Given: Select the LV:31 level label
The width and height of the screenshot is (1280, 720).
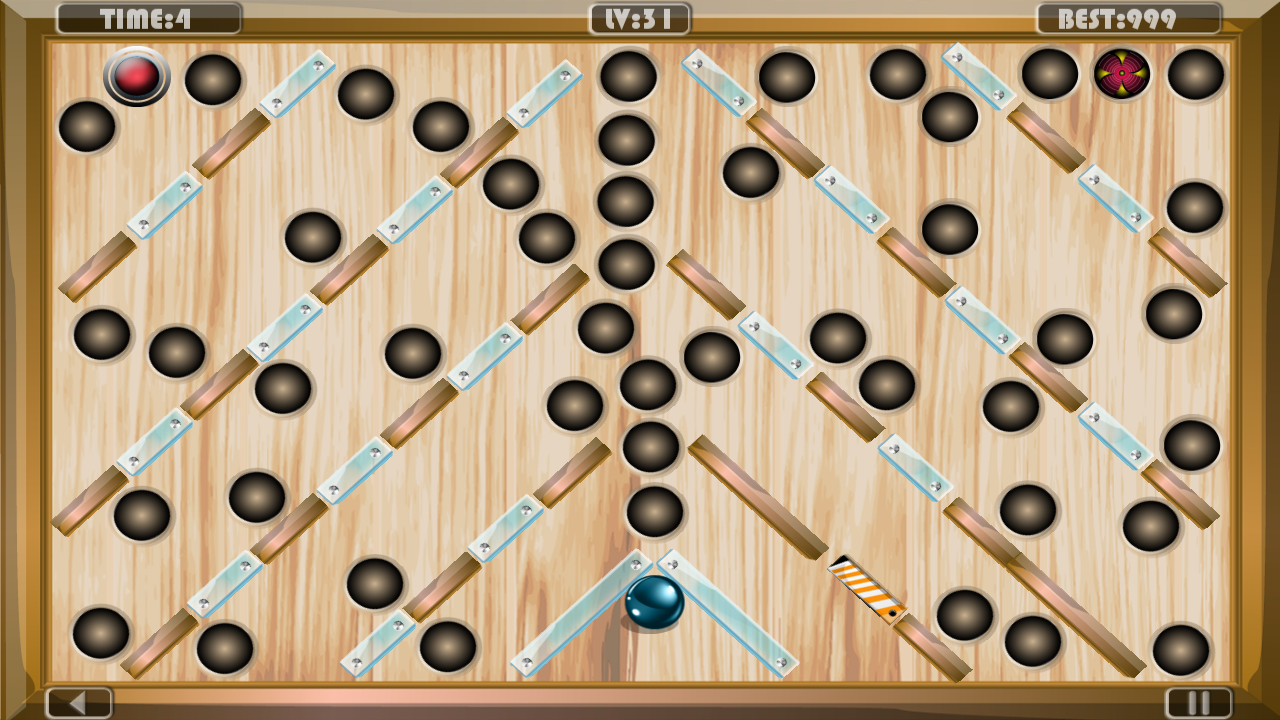Looking at the screenshot, I should [x=639, y=16].
